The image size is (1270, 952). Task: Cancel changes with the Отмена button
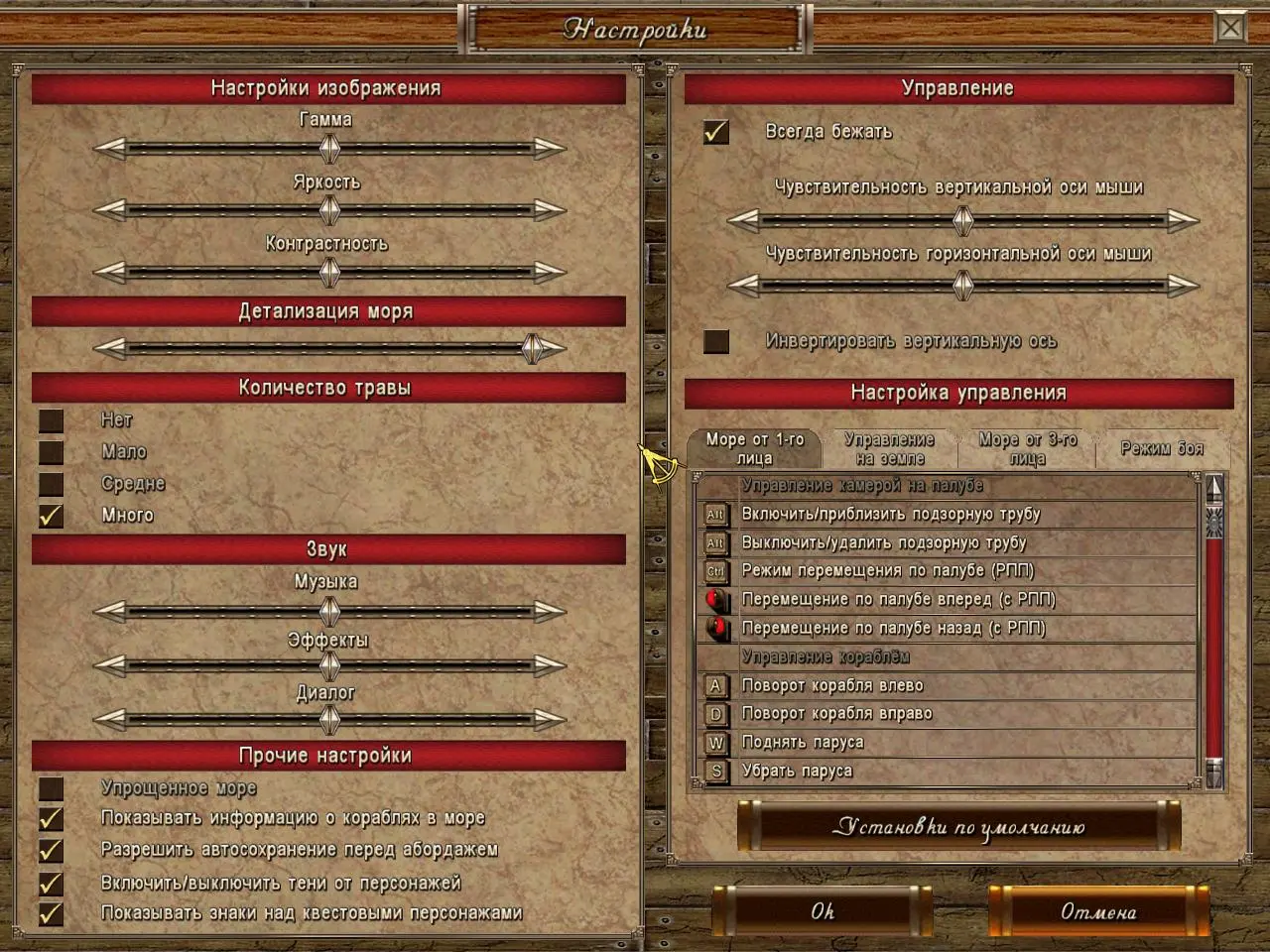1098,911
